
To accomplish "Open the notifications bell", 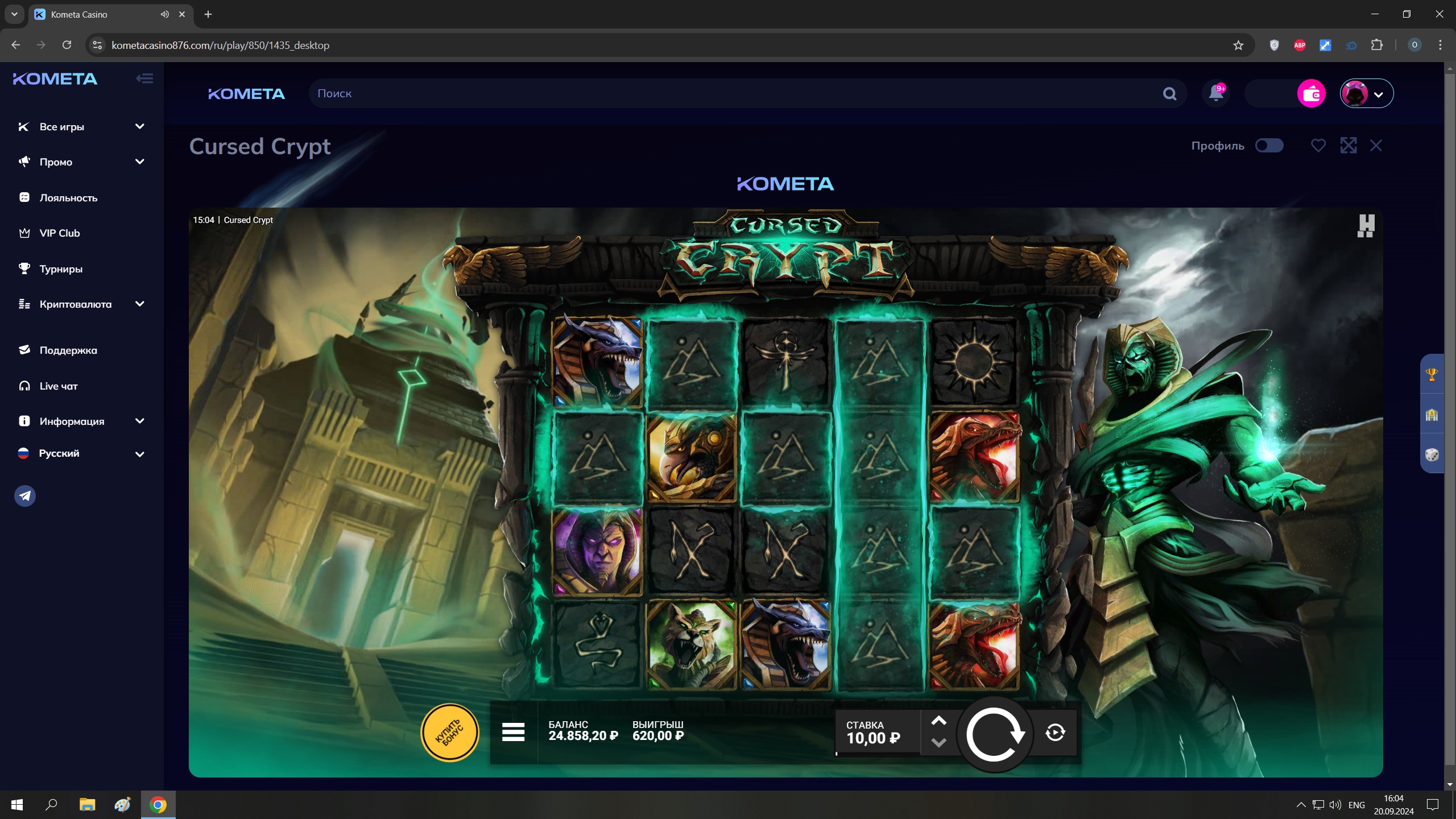I will 1215,93.
